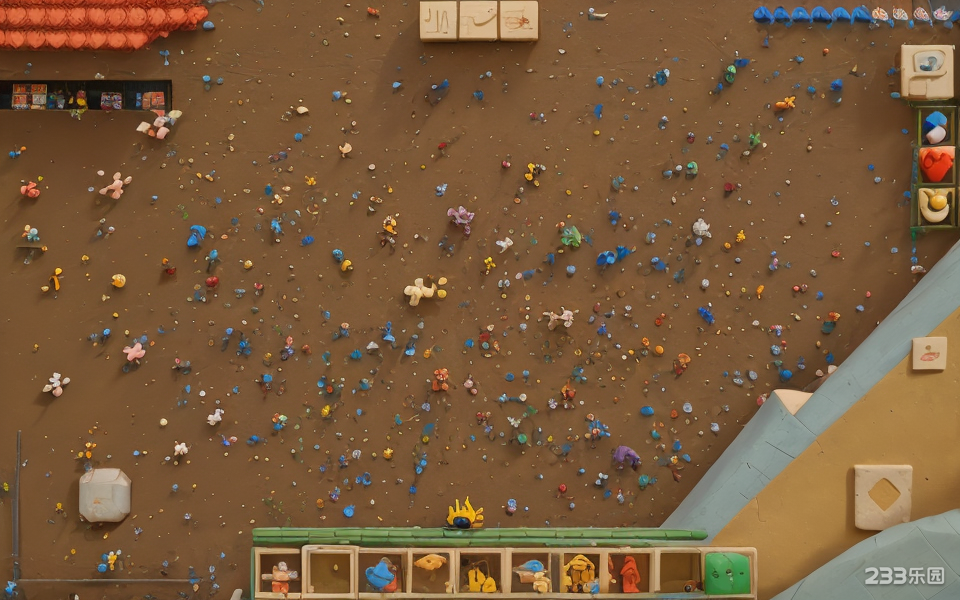Choose the red figure hotbar slot
960x600 pixels.
tap(629, 573)
